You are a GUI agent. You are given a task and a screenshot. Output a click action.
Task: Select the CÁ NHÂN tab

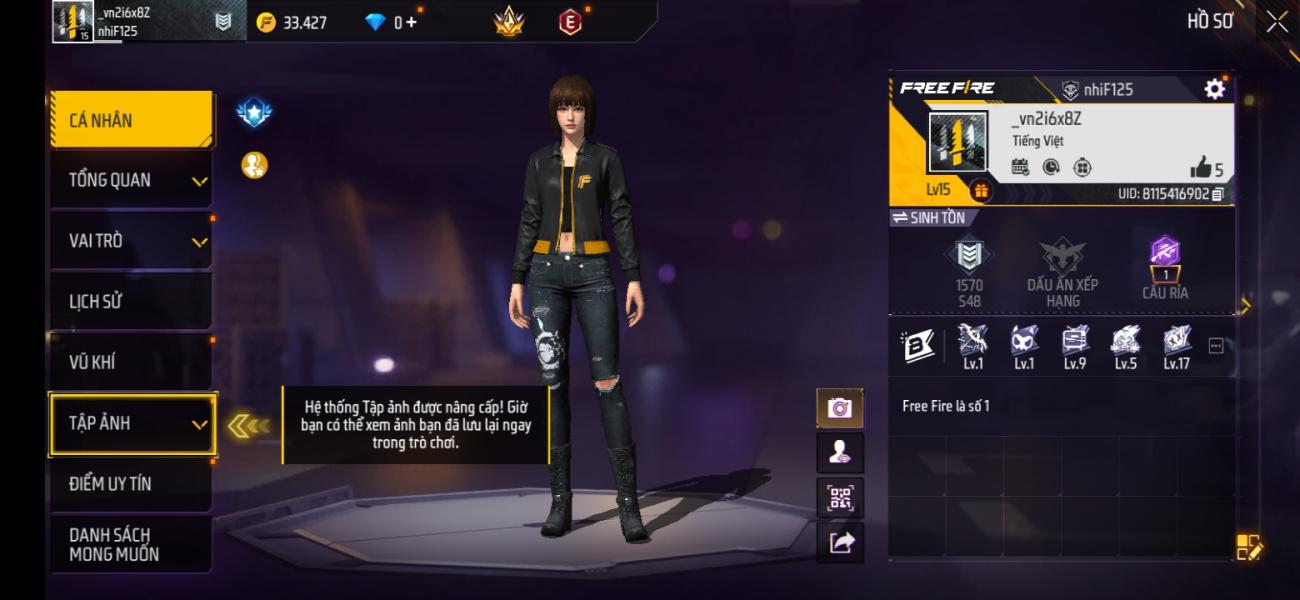(x=131, y=120)
